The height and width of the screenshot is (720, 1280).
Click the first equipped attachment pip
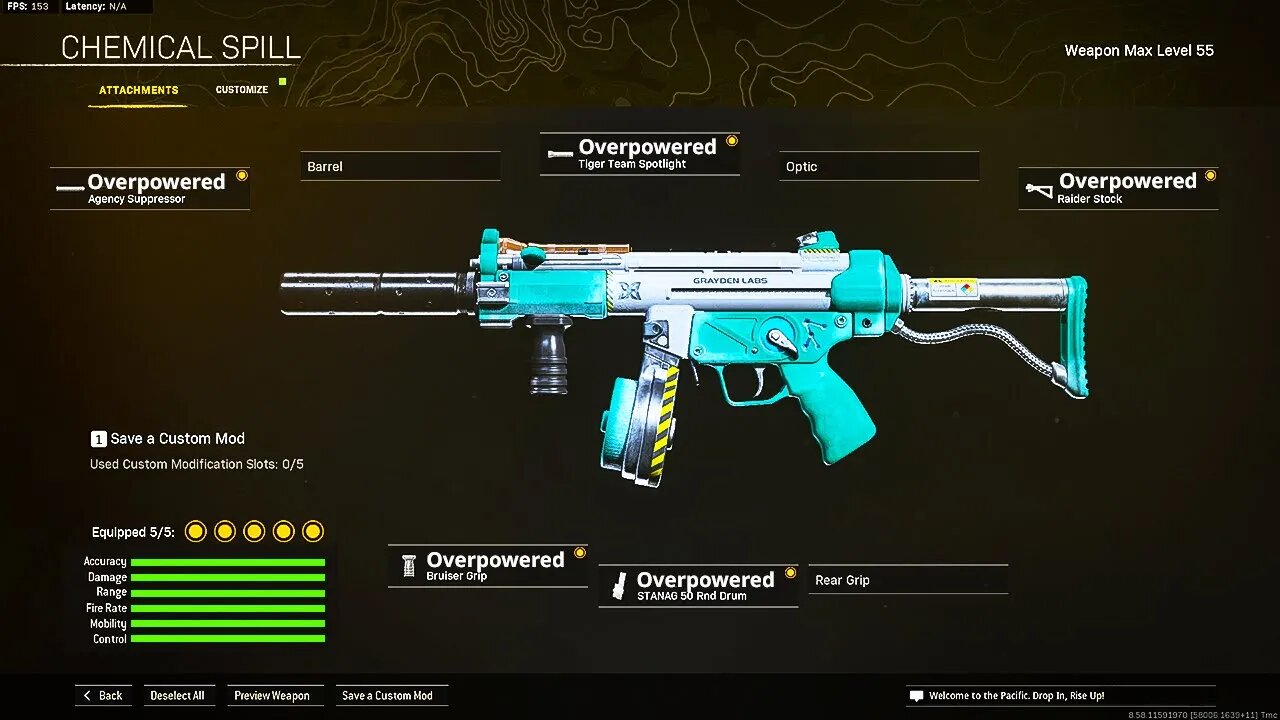click(x=196, y=531)
